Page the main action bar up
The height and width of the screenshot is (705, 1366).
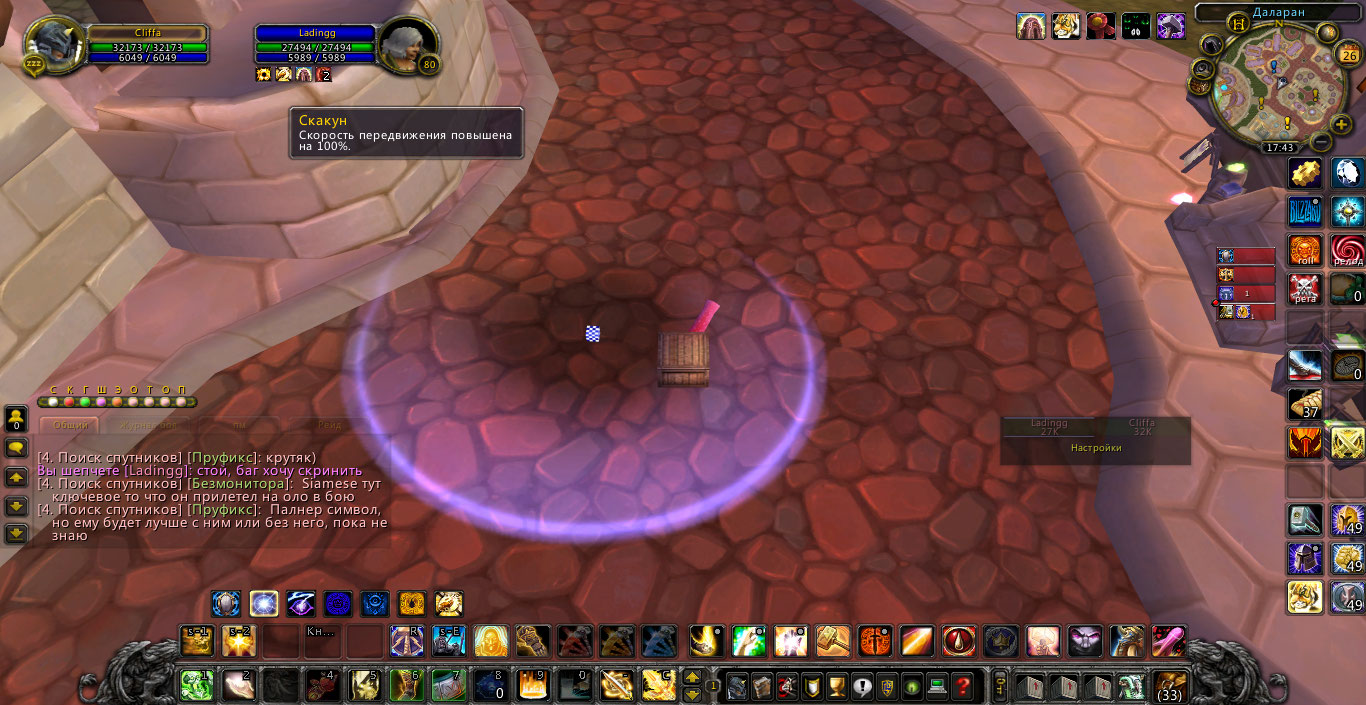pos(691,678)
